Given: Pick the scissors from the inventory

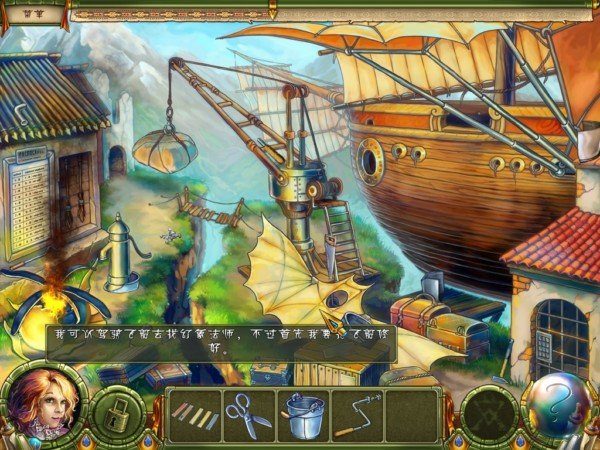Looking at the screenshot, I should (x=247, y=413).
